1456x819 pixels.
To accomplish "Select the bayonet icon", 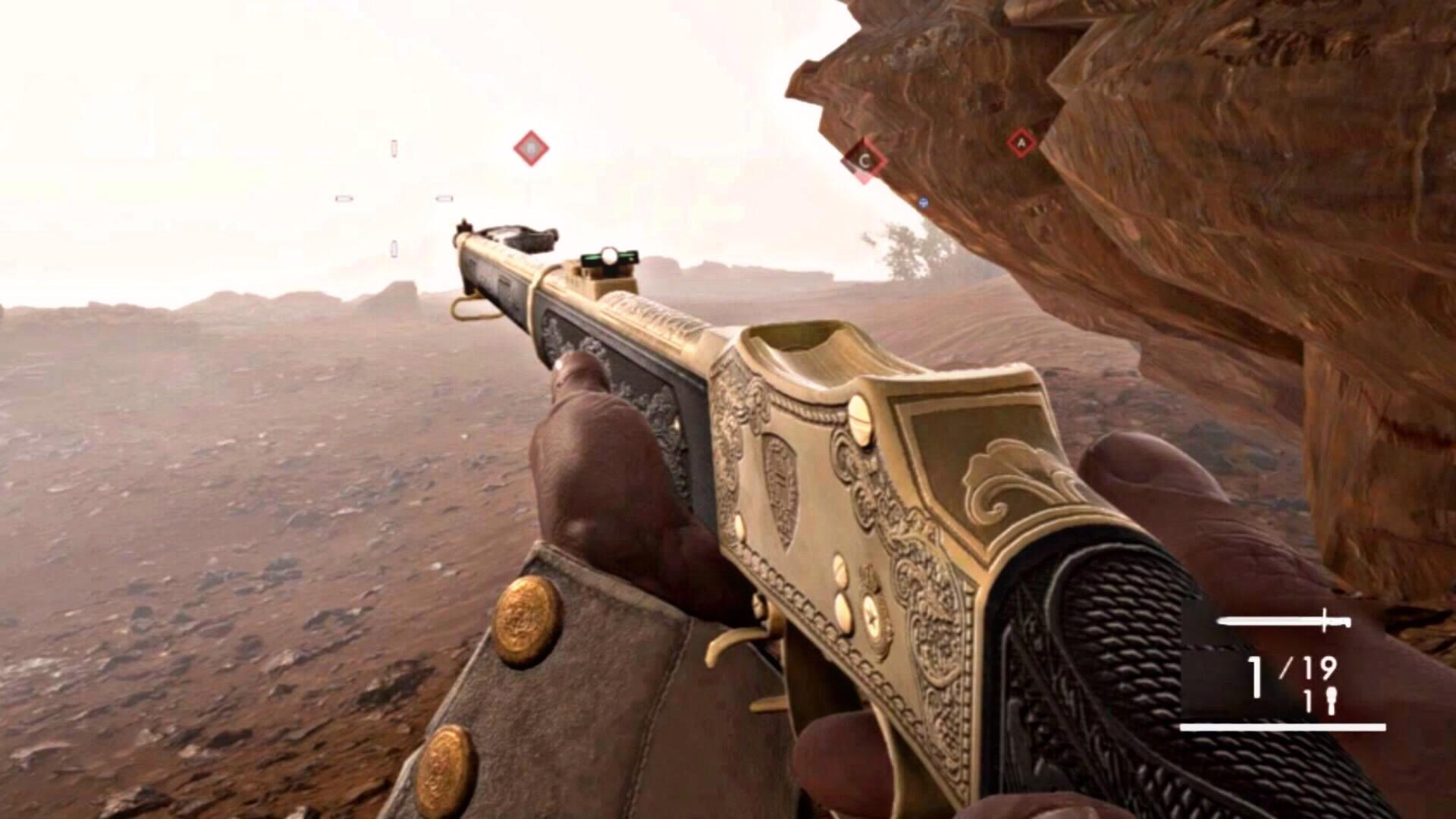I will click(x=1284, y=621).
